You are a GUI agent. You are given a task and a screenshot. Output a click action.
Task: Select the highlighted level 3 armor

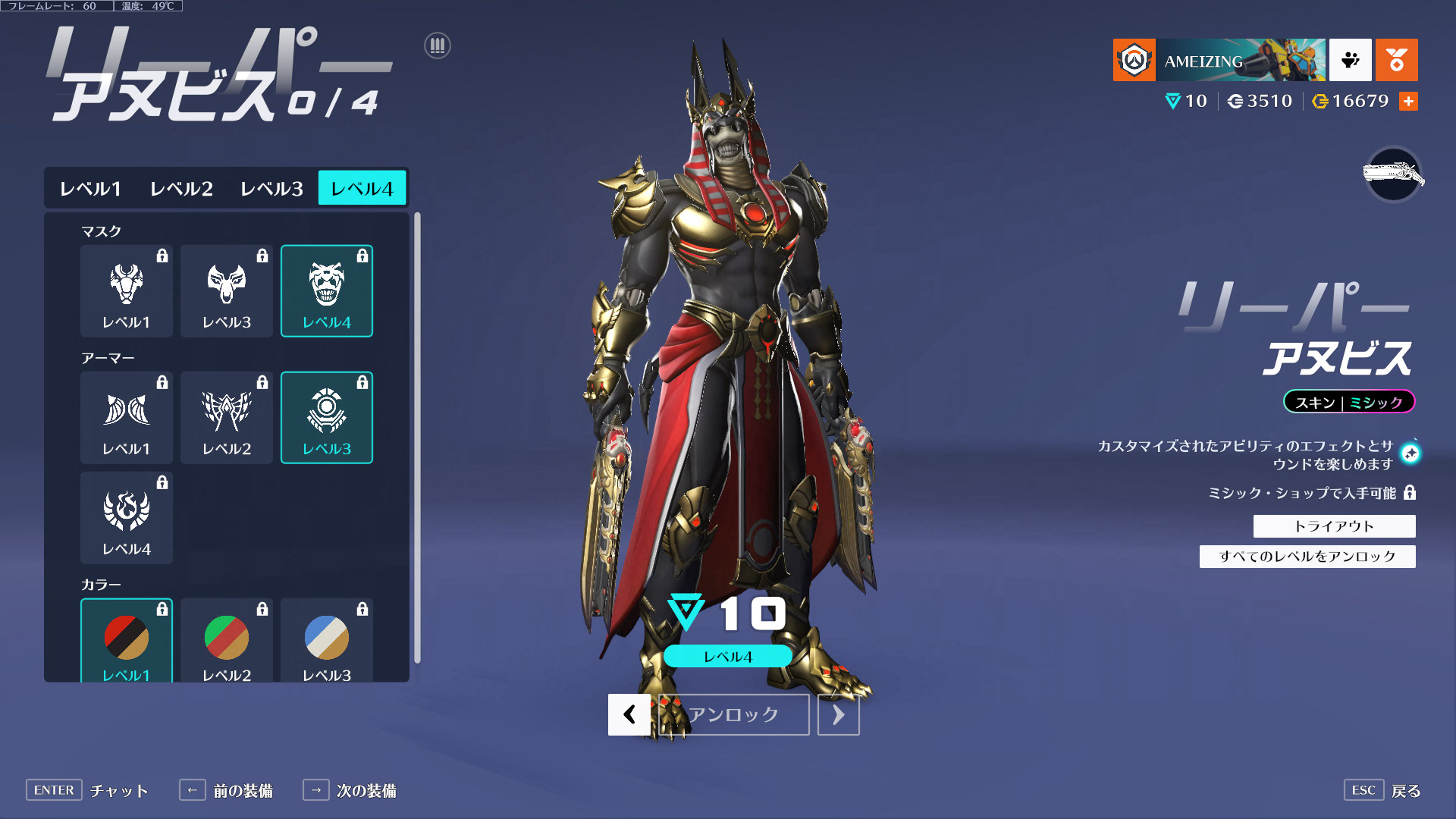(x=327, y=418)
